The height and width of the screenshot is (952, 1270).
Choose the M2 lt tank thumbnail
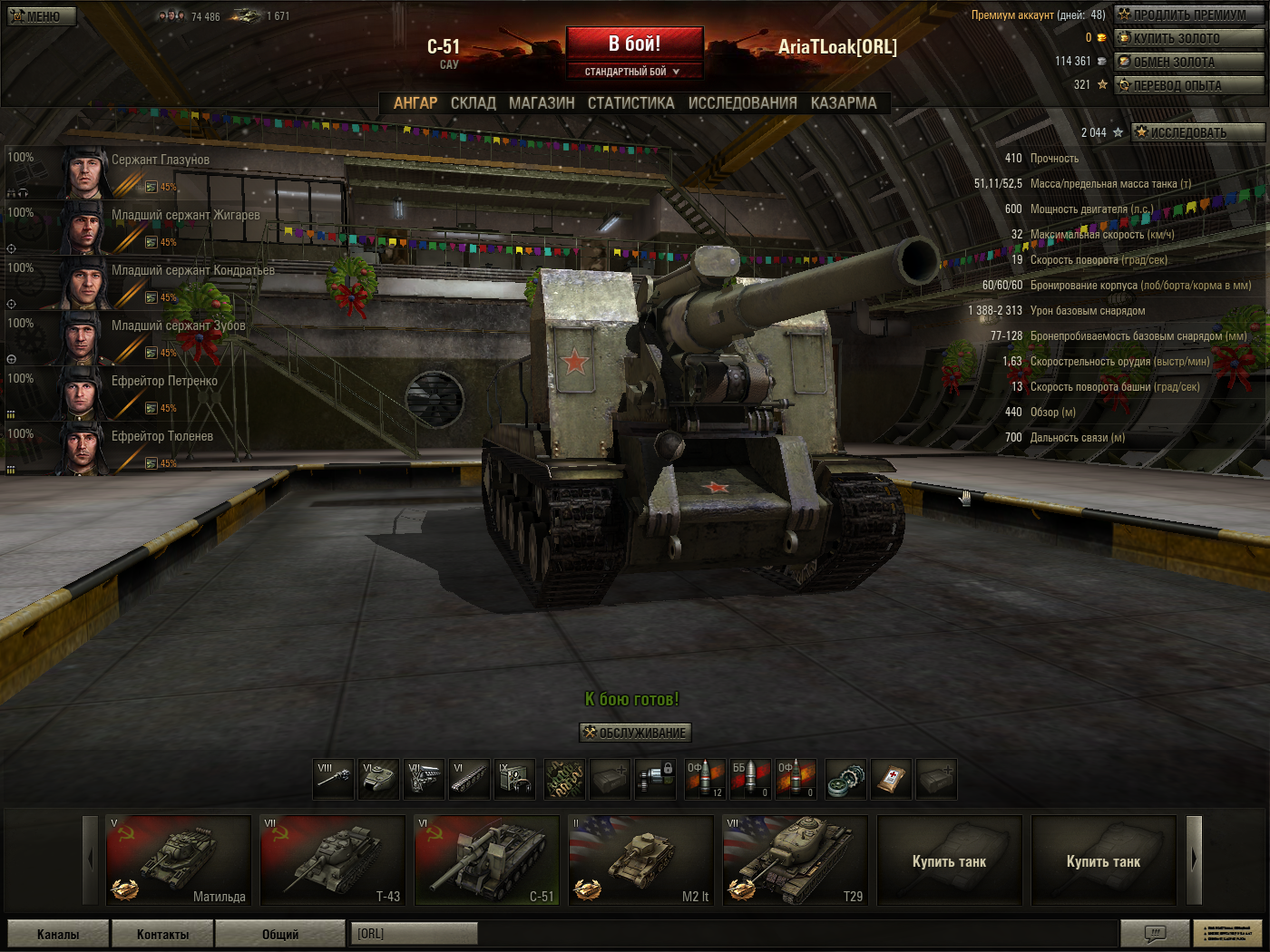[x=641, y=860]
